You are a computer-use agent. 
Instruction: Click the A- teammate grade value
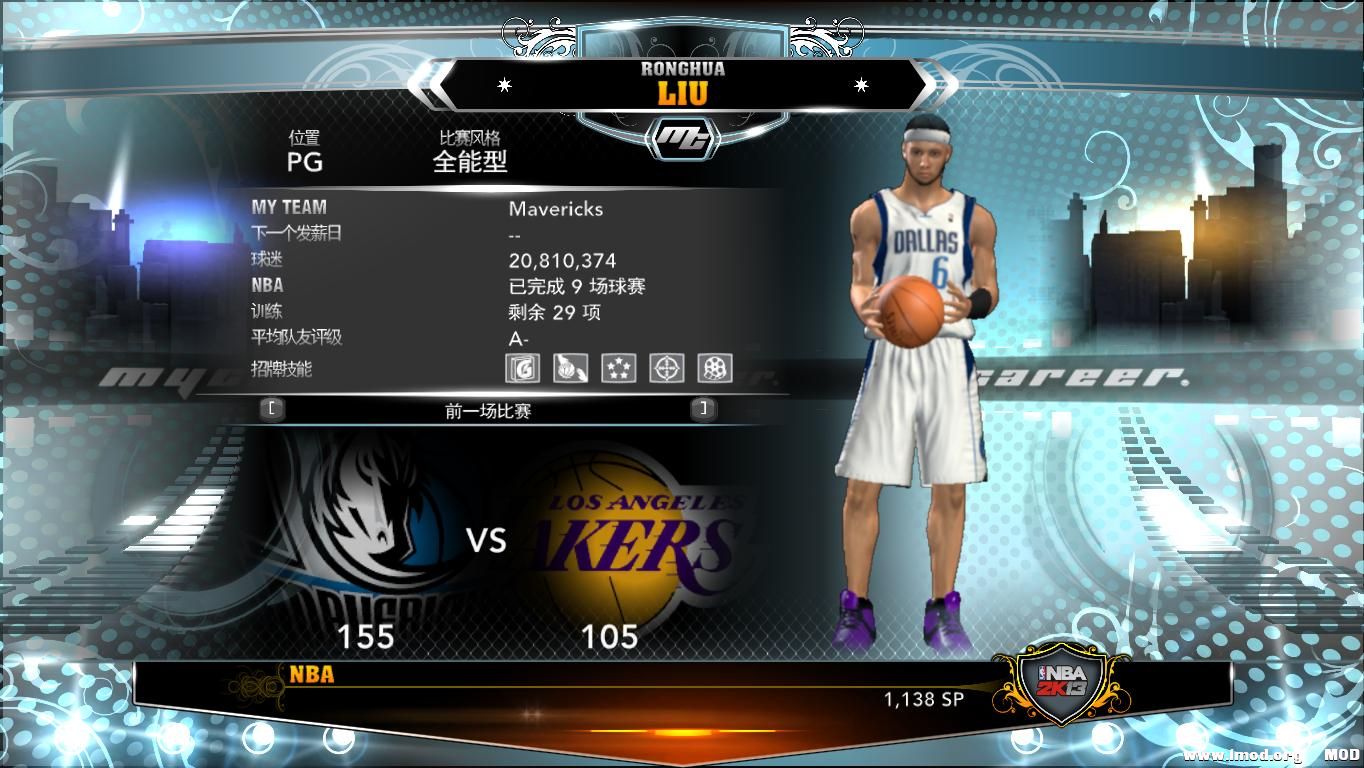518,337
